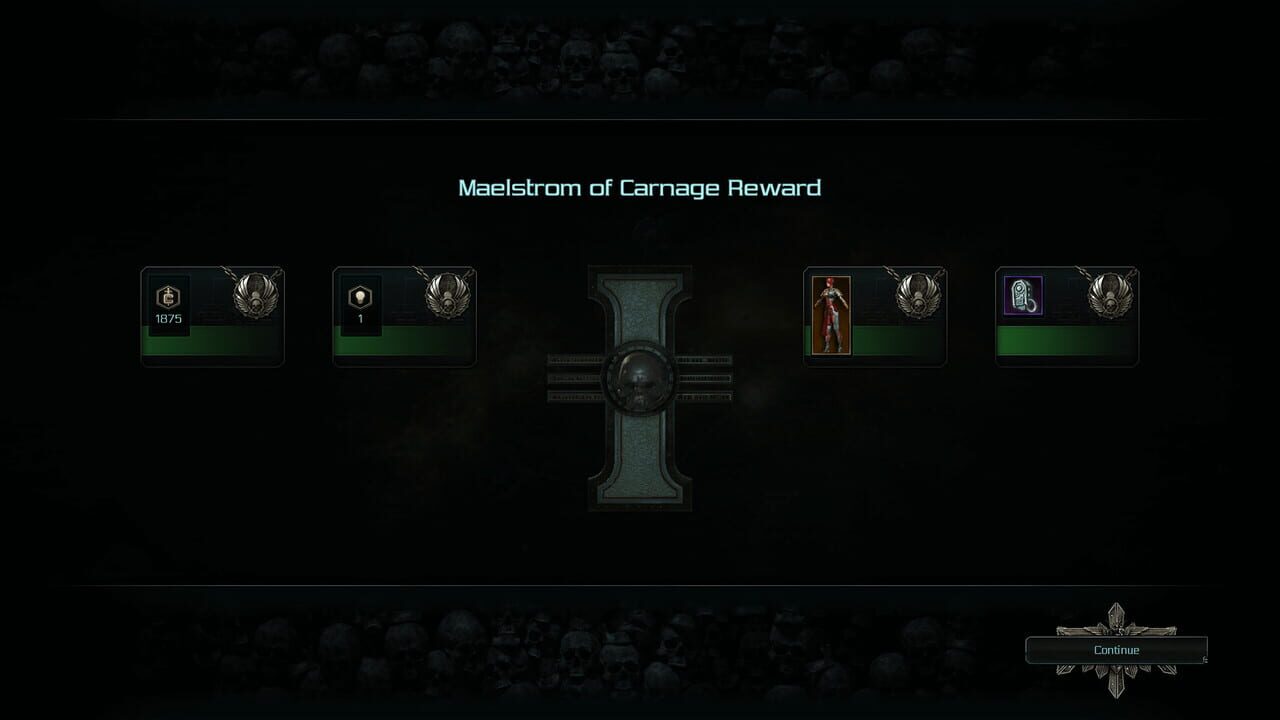Click the central Inquisitorial cross emblem
Image resolution: width=1280 pixels, height=720 pixels.
(640, 390)
